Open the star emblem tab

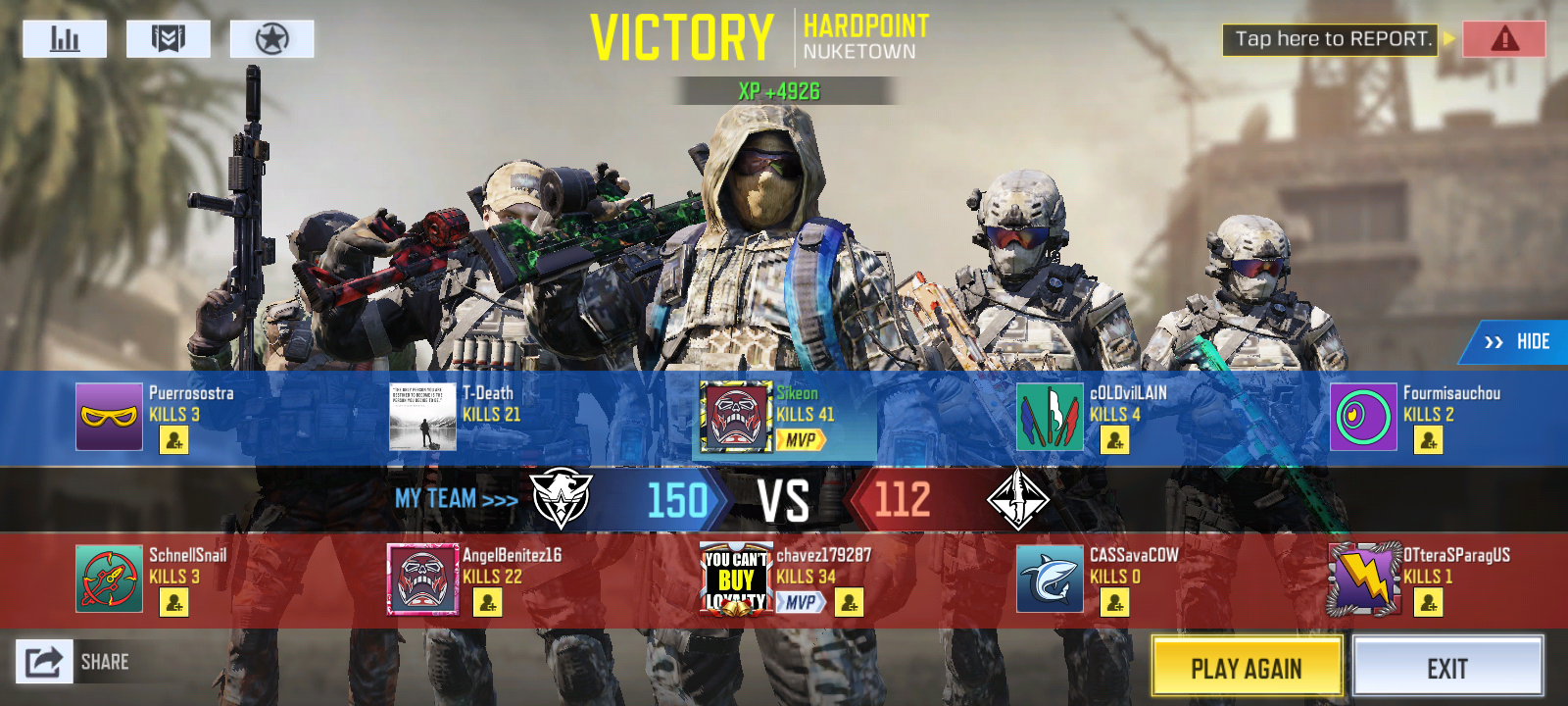(271, 39)
